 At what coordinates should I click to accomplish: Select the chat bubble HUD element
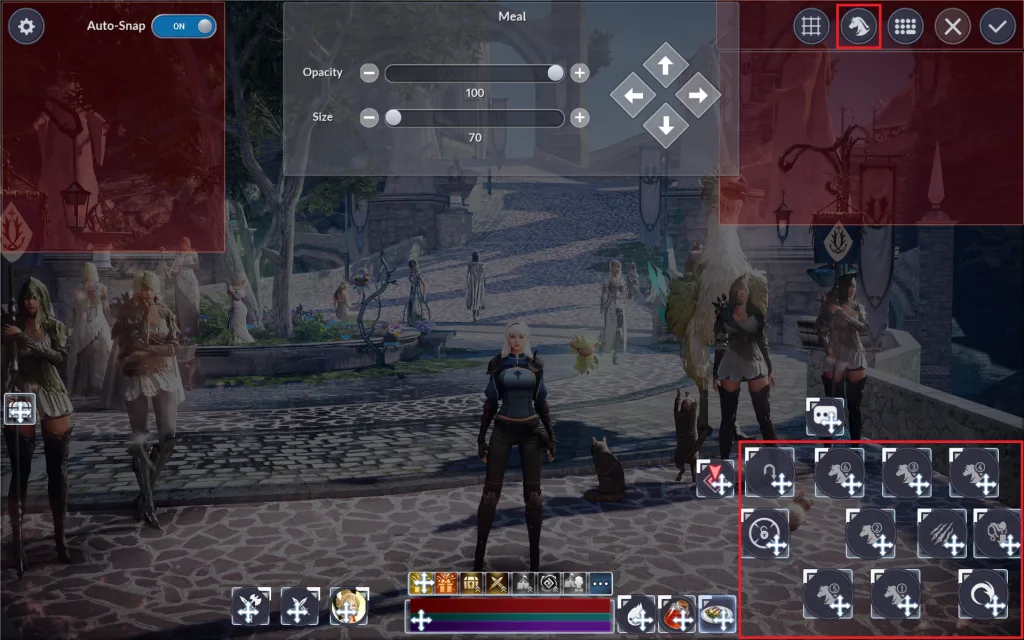(825, 415)
